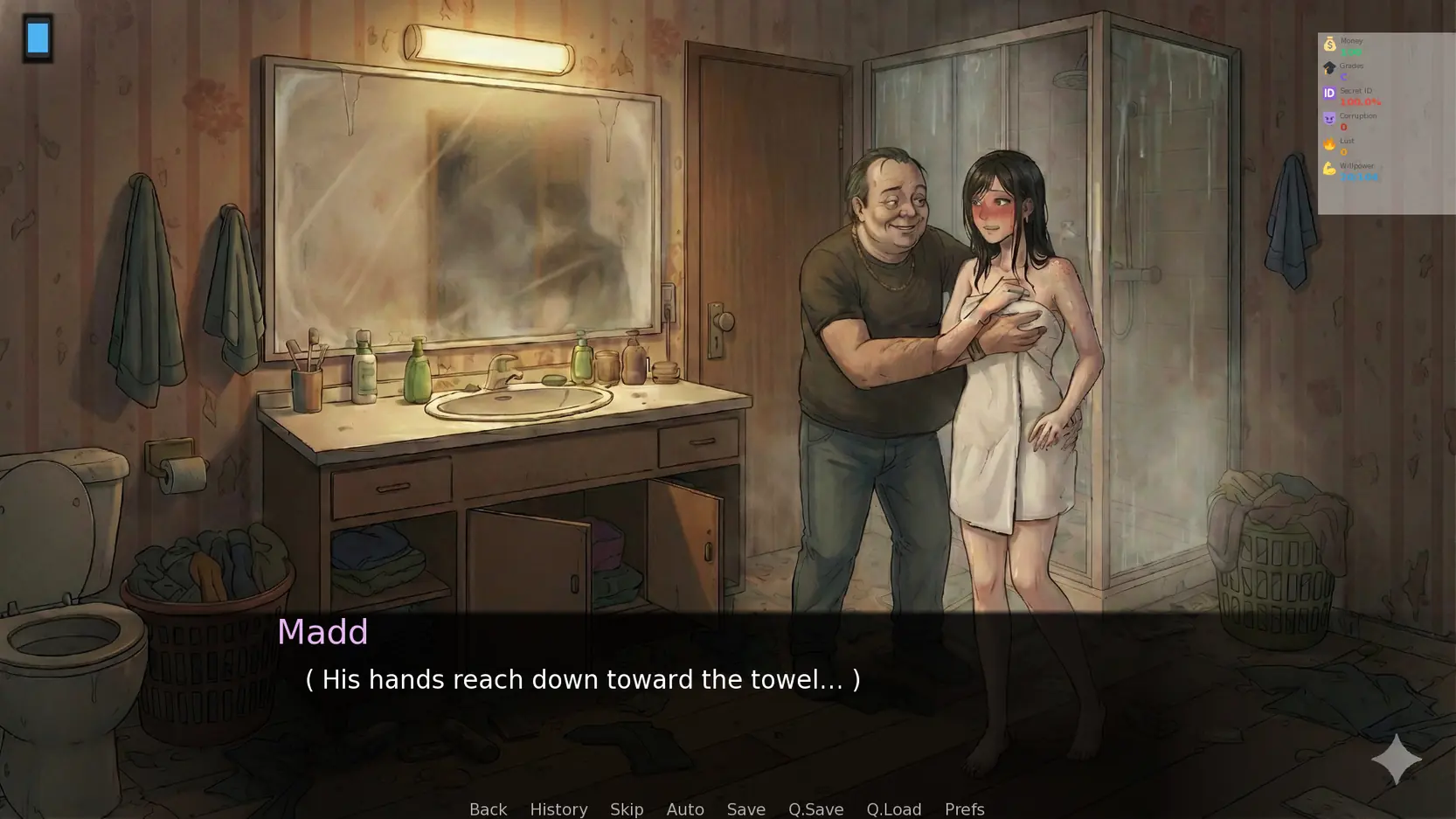Open the Save menu
Image resolution: width=1456 pixels, height=819 pixels.
[745, 809]
